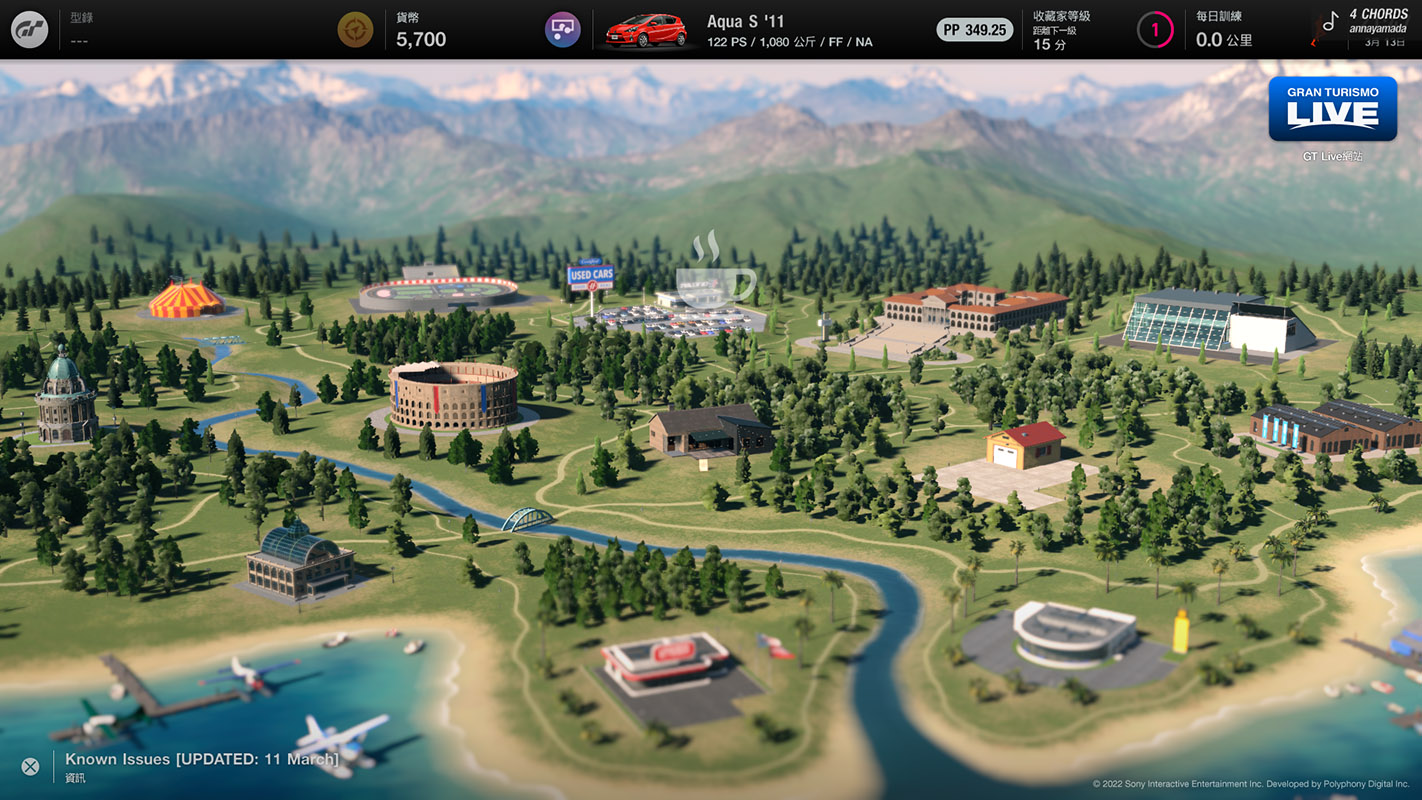
Task: Click the gold compass icon
Action: pyautogui.click(x=355, y=30)
